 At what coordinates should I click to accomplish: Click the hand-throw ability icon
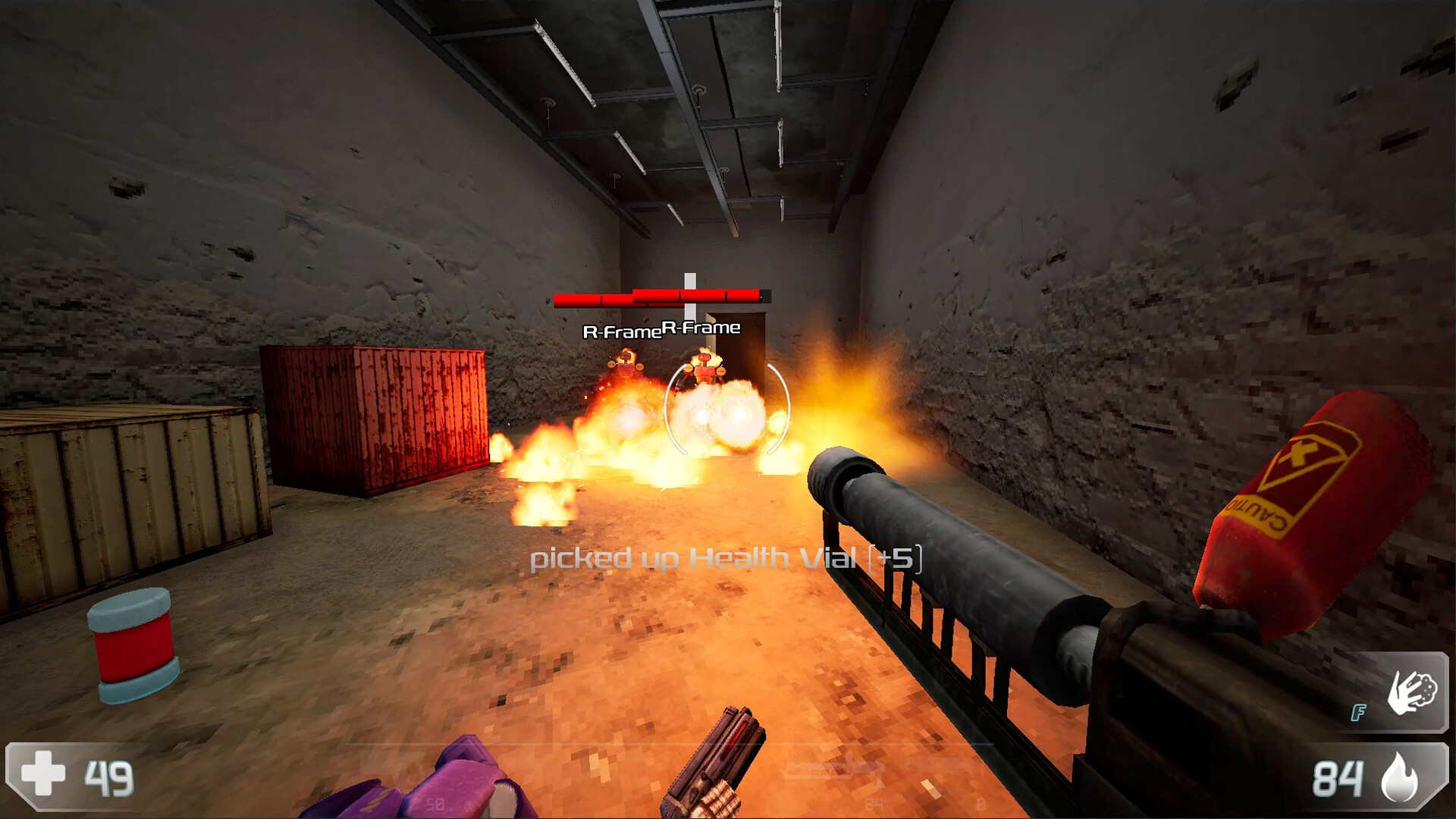click(1412, 694)
